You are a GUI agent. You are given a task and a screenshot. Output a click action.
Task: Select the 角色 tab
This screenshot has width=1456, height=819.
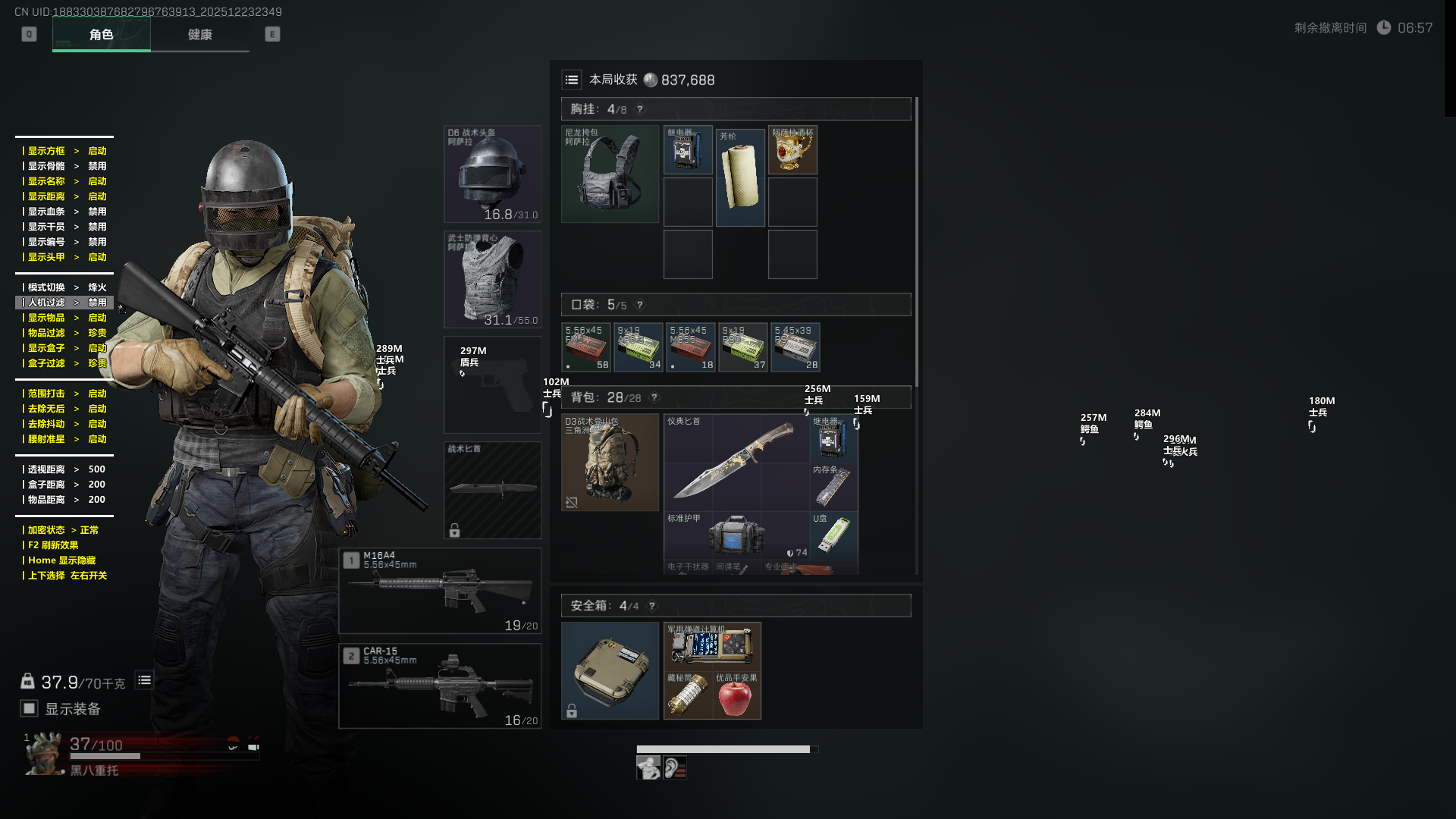pos(101,35)
